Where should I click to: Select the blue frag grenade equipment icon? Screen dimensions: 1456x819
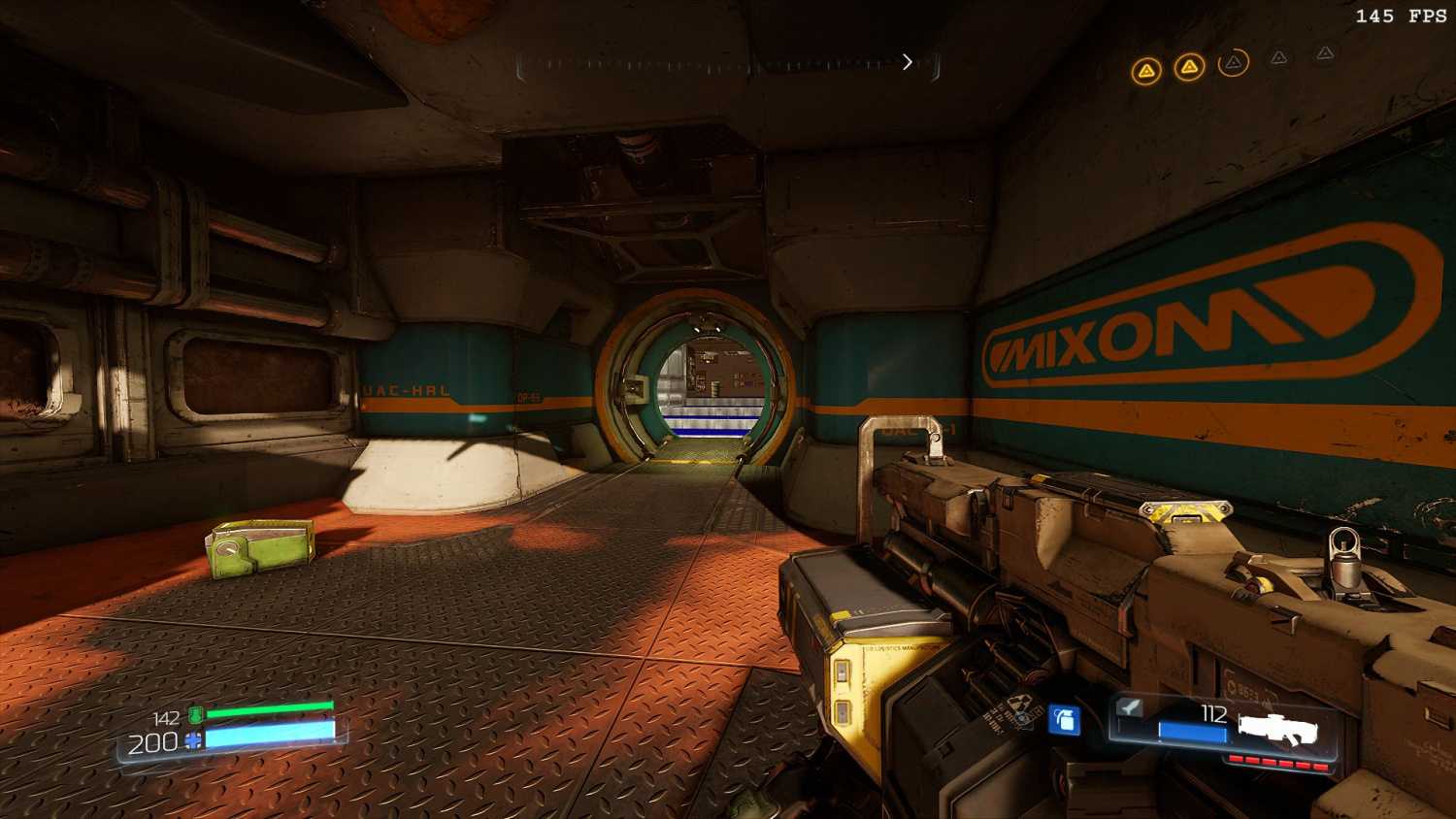pos(1065,720)
